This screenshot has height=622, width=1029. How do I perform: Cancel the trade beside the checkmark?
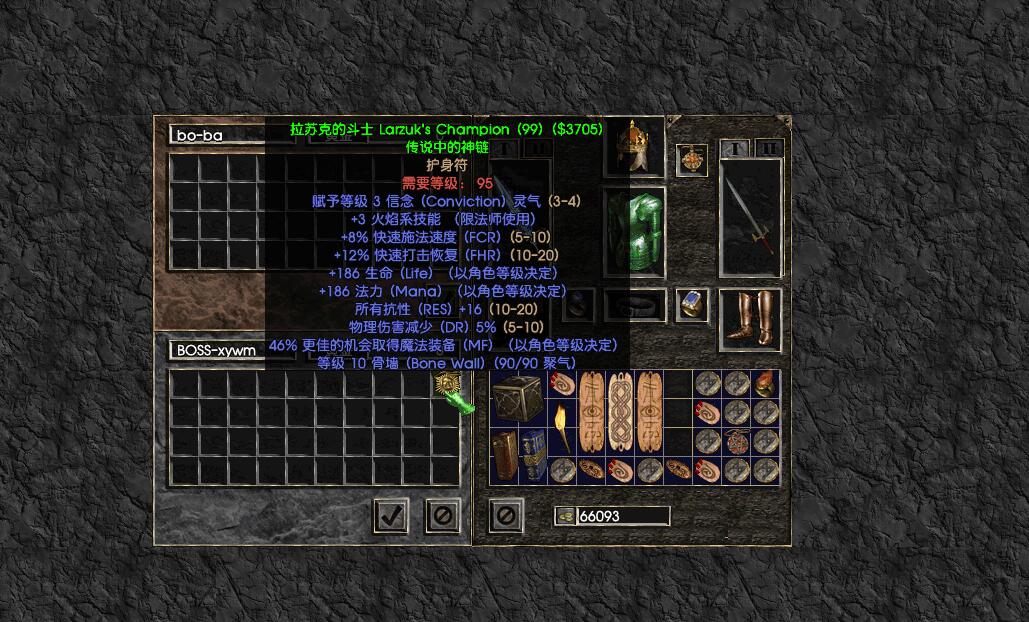tap(443, 515)
